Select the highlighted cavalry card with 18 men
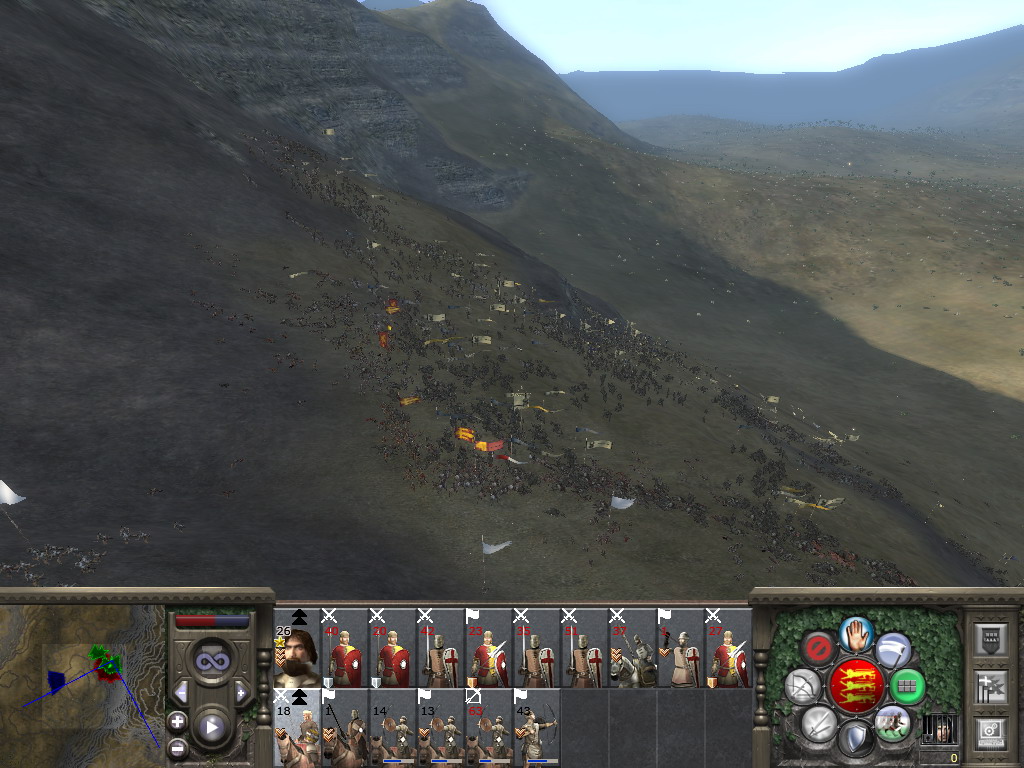The image size is (1024, 768). [297, 728]
